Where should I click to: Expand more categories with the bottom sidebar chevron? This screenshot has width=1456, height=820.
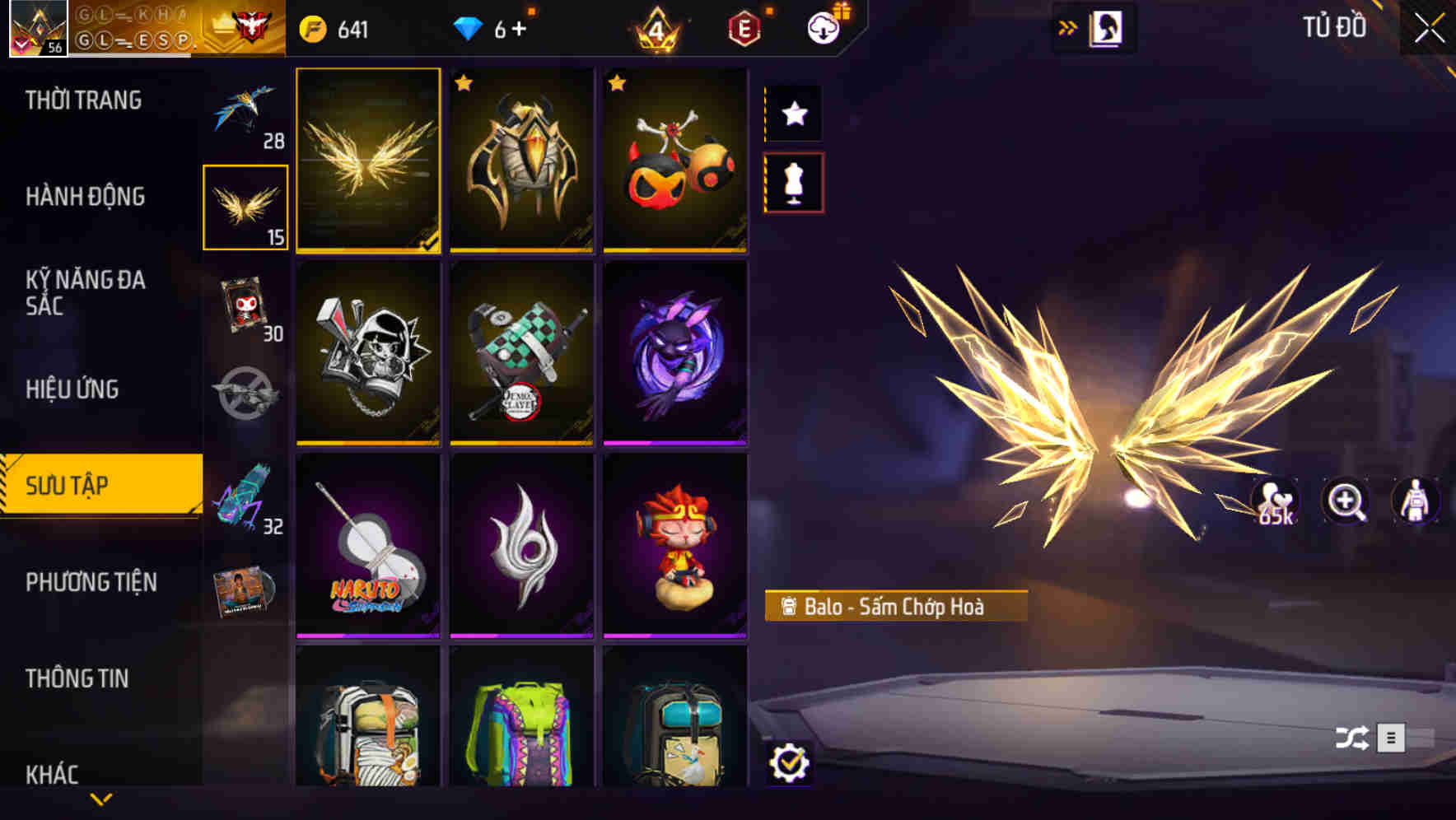click(x=100, y=797)
